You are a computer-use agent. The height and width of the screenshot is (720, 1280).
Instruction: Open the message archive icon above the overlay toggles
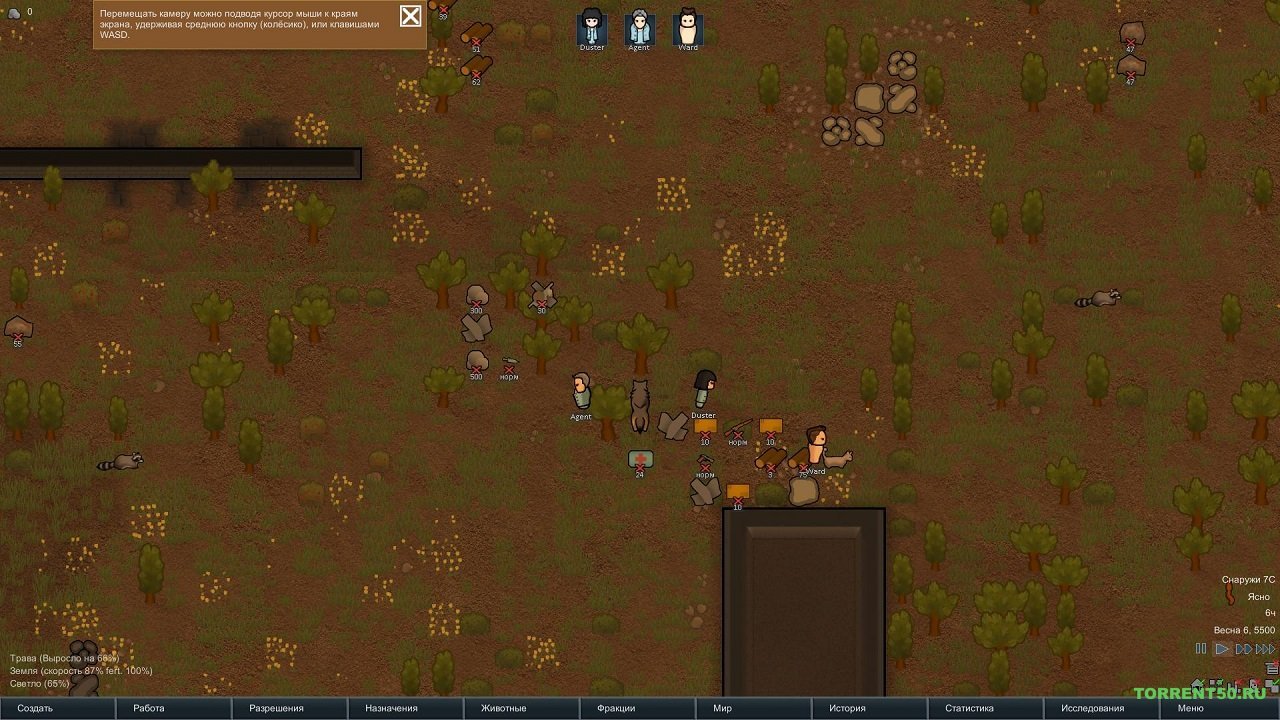[1271, 667]
